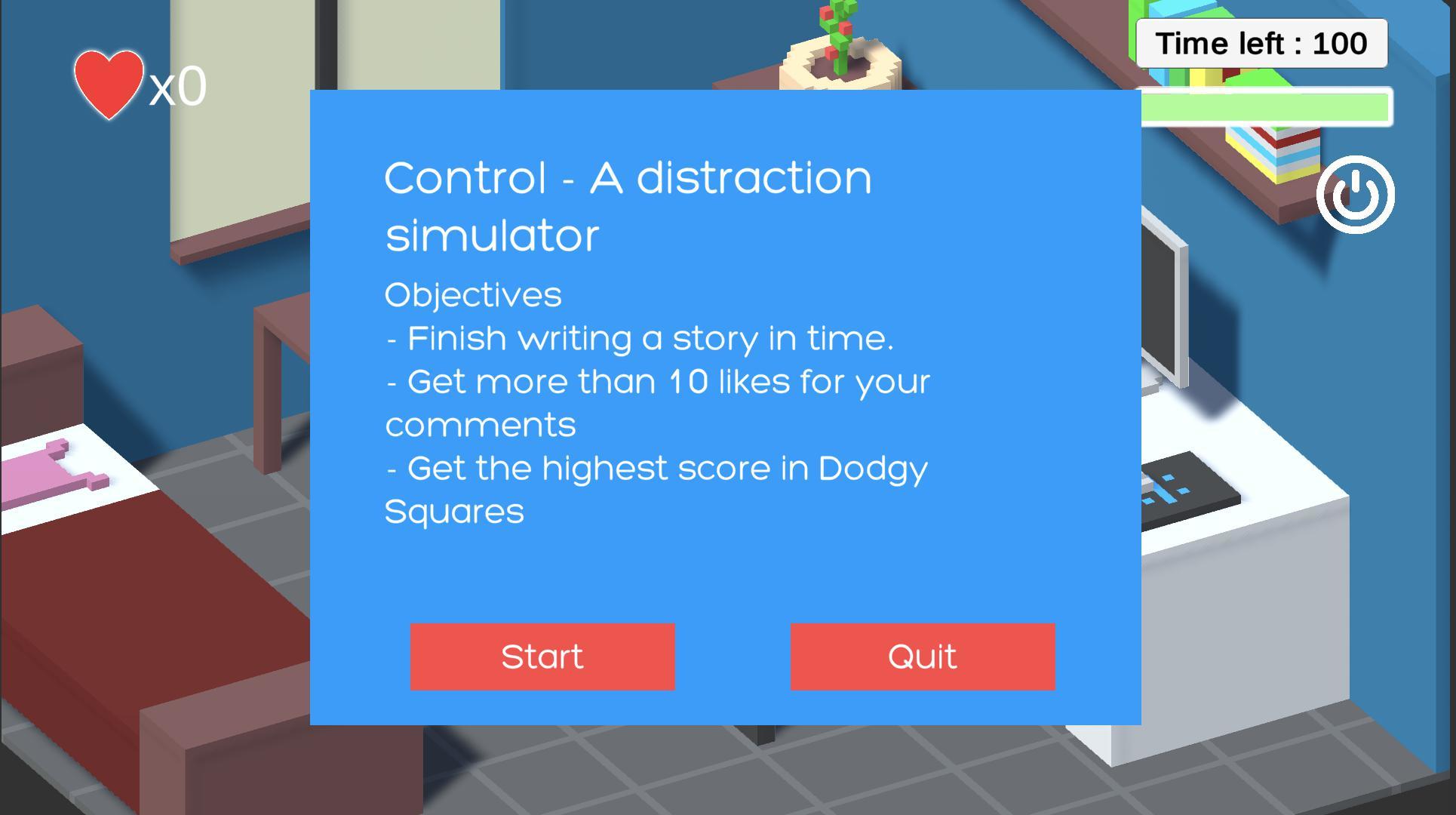Image resolution: width=1456 pixels, height=815 pixels.
Task: Toggle the x0 lives counter
Action: [174, 87]
